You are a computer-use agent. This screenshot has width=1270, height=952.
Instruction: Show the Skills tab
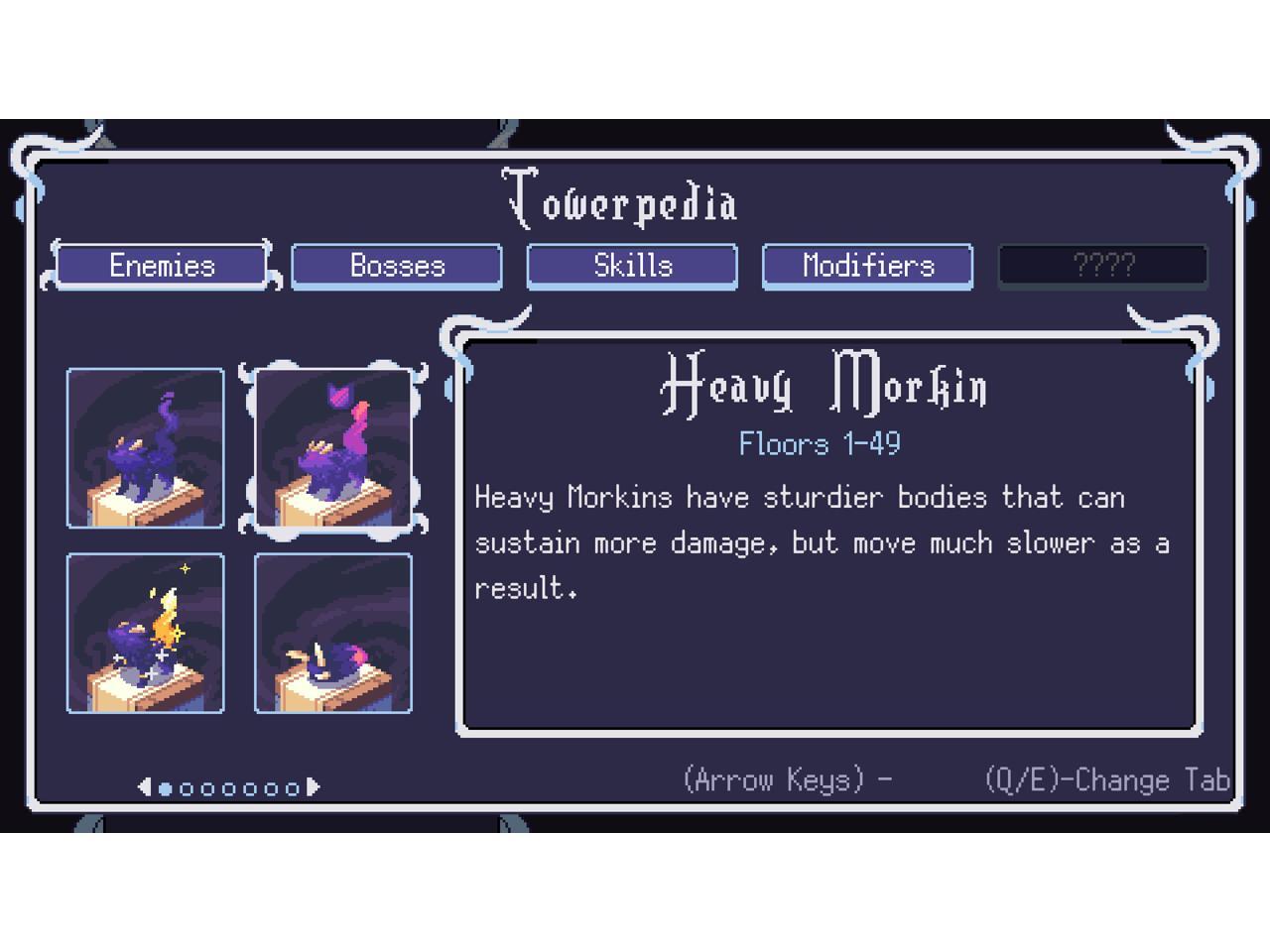632,266
